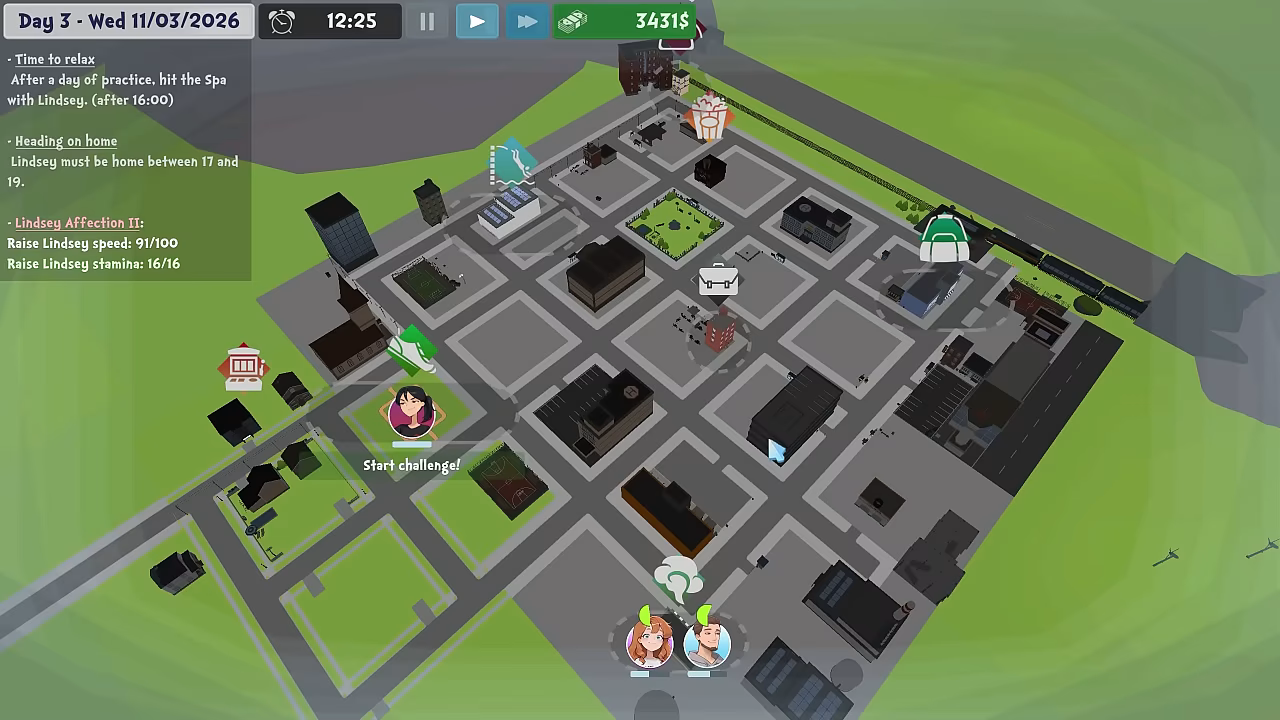The image size is (1280, 720).
Task: Open the Heading on home objective
Action: (66, 141)
